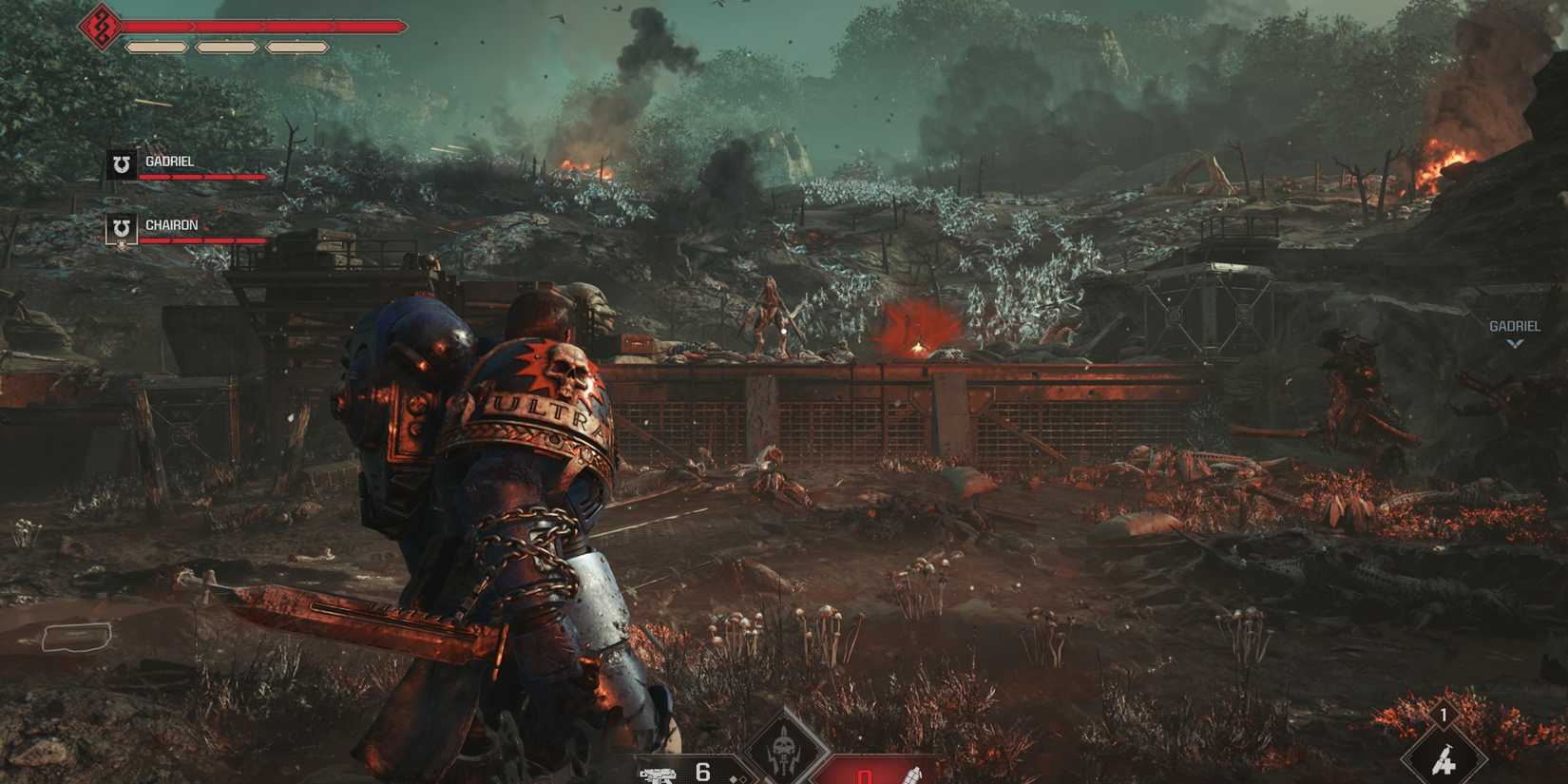Expand the left diamond pip near the ammo count
This screenshot has width=1568, height=784.
tap(734, 779)
